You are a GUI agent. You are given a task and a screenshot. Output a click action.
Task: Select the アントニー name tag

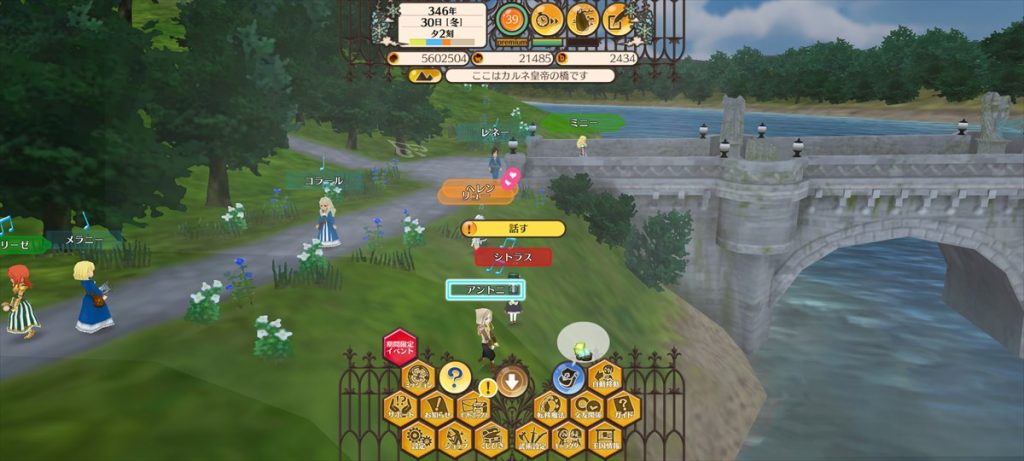coord(485,289)
